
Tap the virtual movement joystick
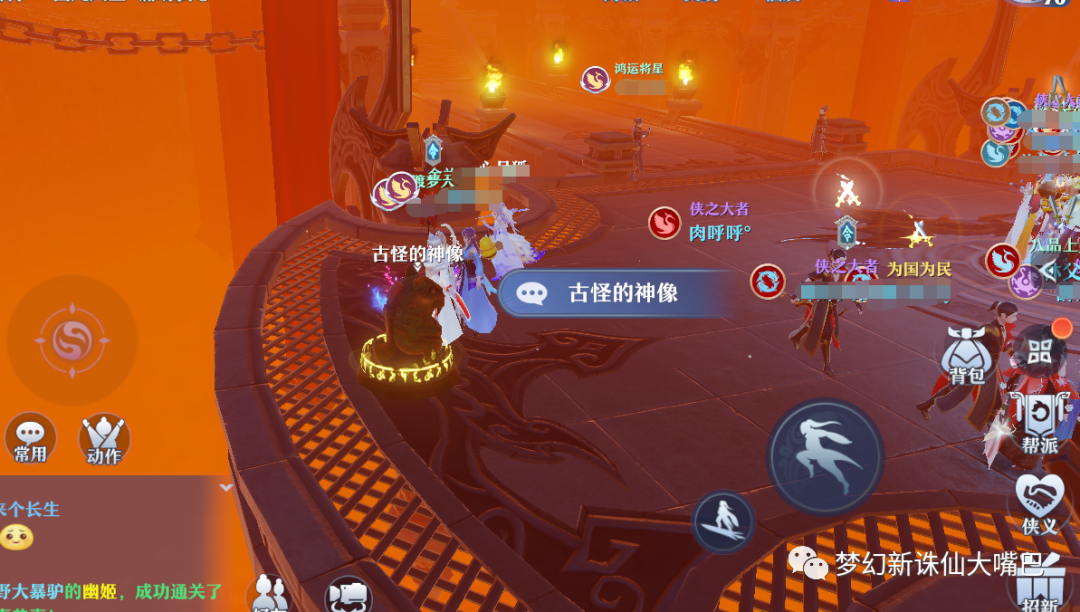71,340
